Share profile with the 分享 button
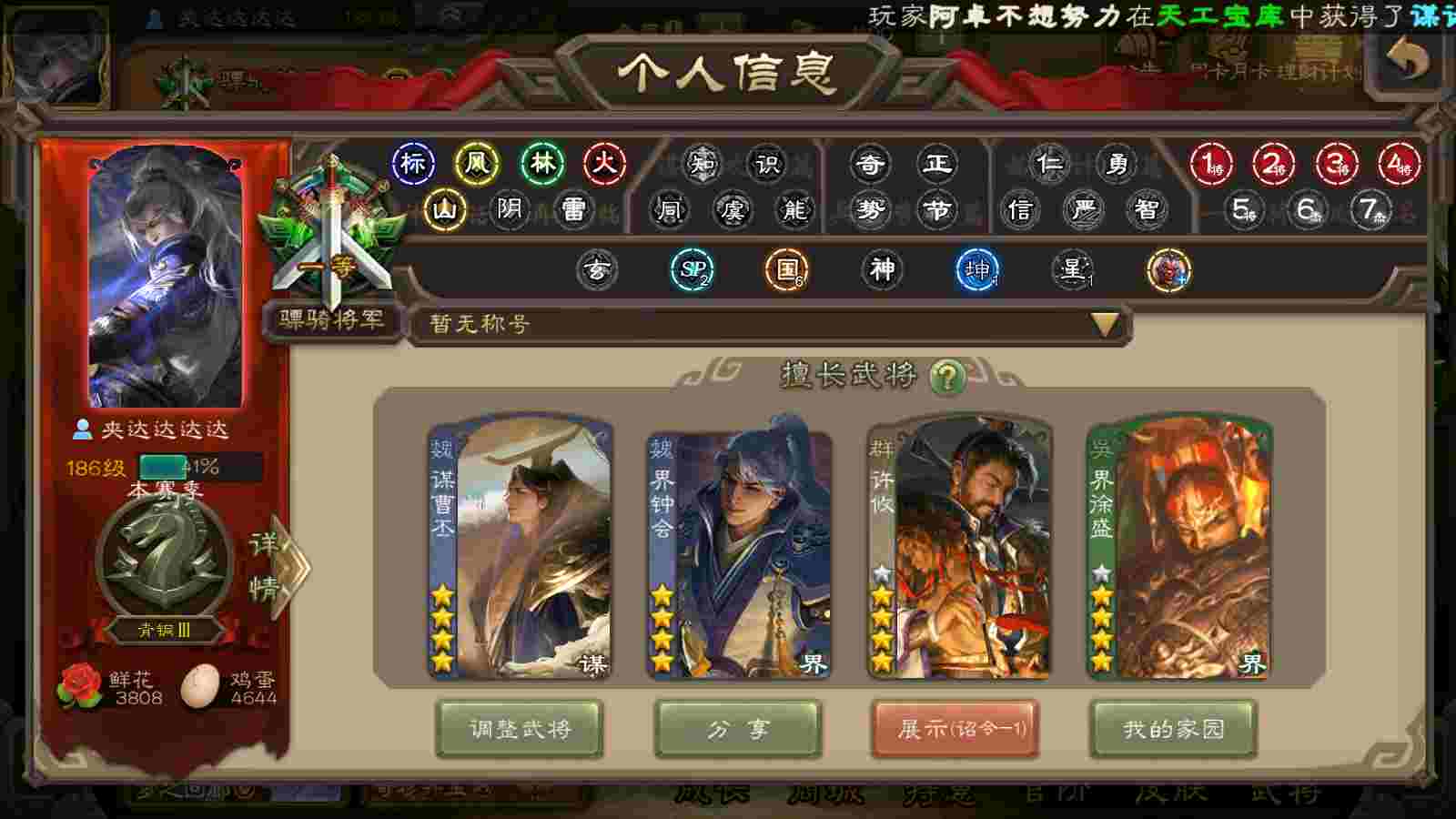The width and height of the screenshot is (1456, 819). [738, 729]
